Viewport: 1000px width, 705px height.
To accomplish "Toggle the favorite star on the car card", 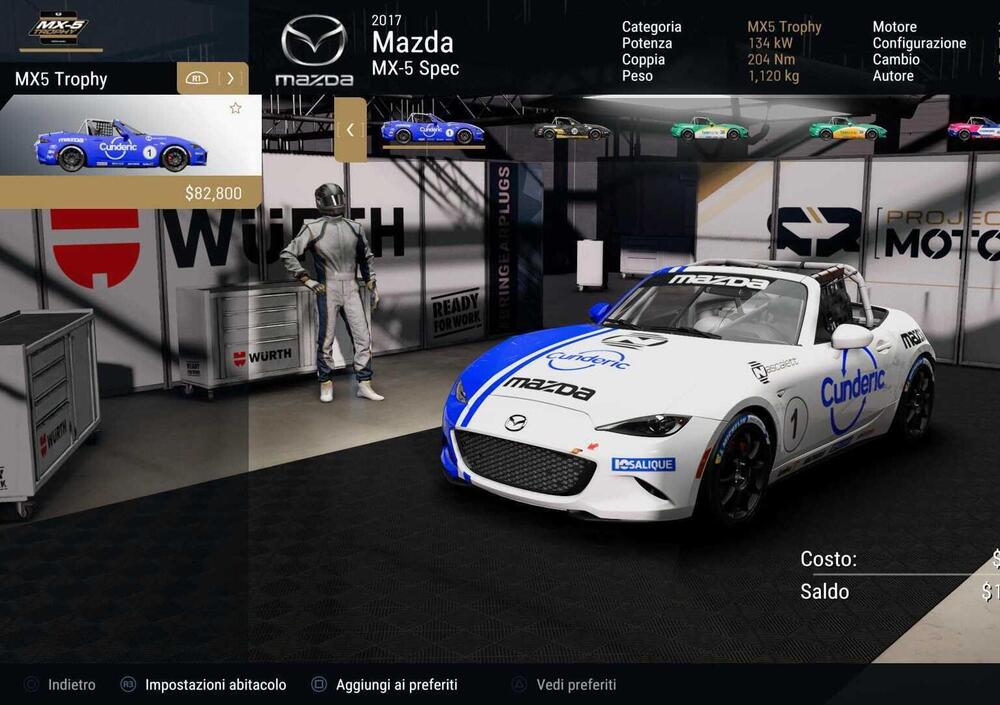I will 236,108.
